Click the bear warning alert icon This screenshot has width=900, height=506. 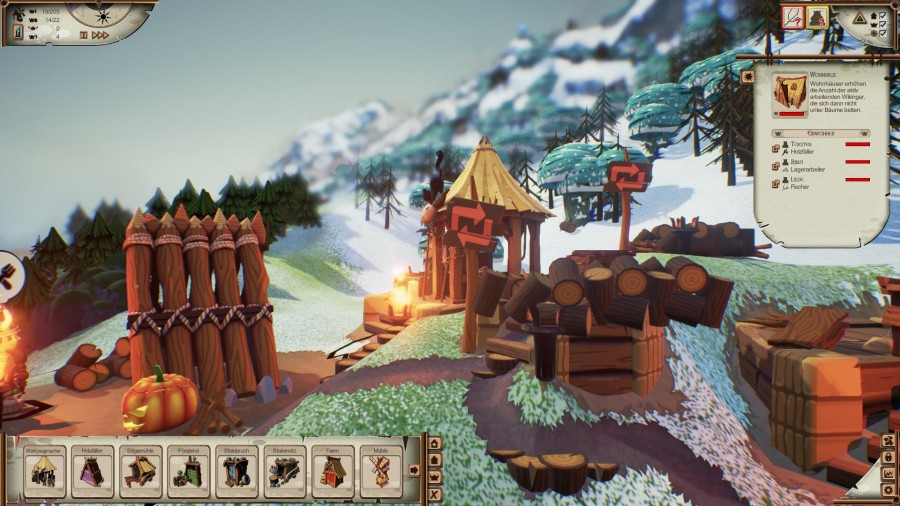click(x=817, y=16)
